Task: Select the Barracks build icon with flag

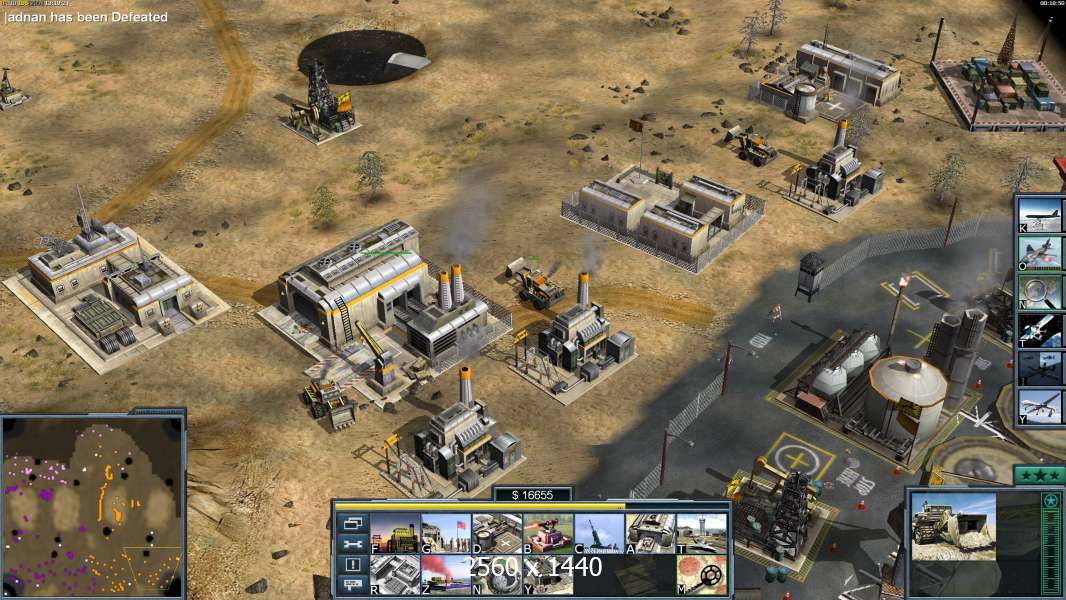Action: coord(446,533)
